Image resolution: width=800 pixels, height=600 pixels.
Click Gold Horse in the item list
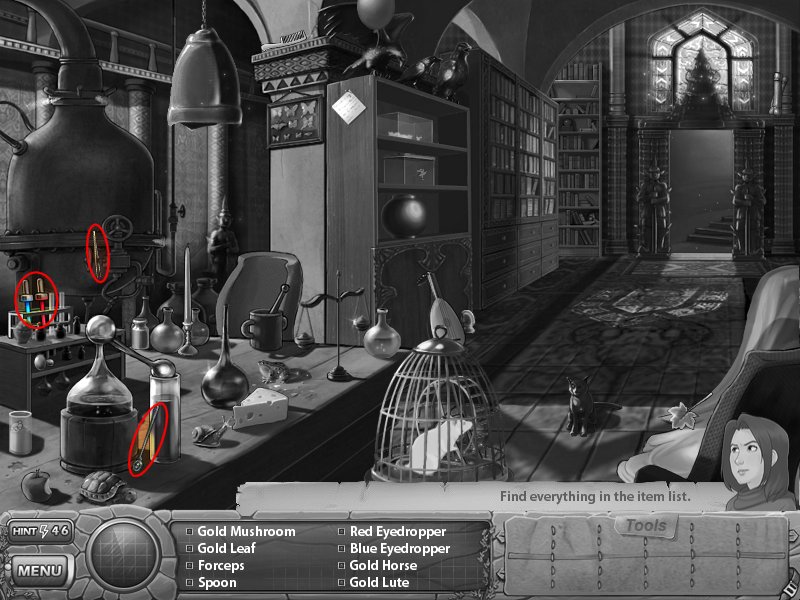point(383,566)
